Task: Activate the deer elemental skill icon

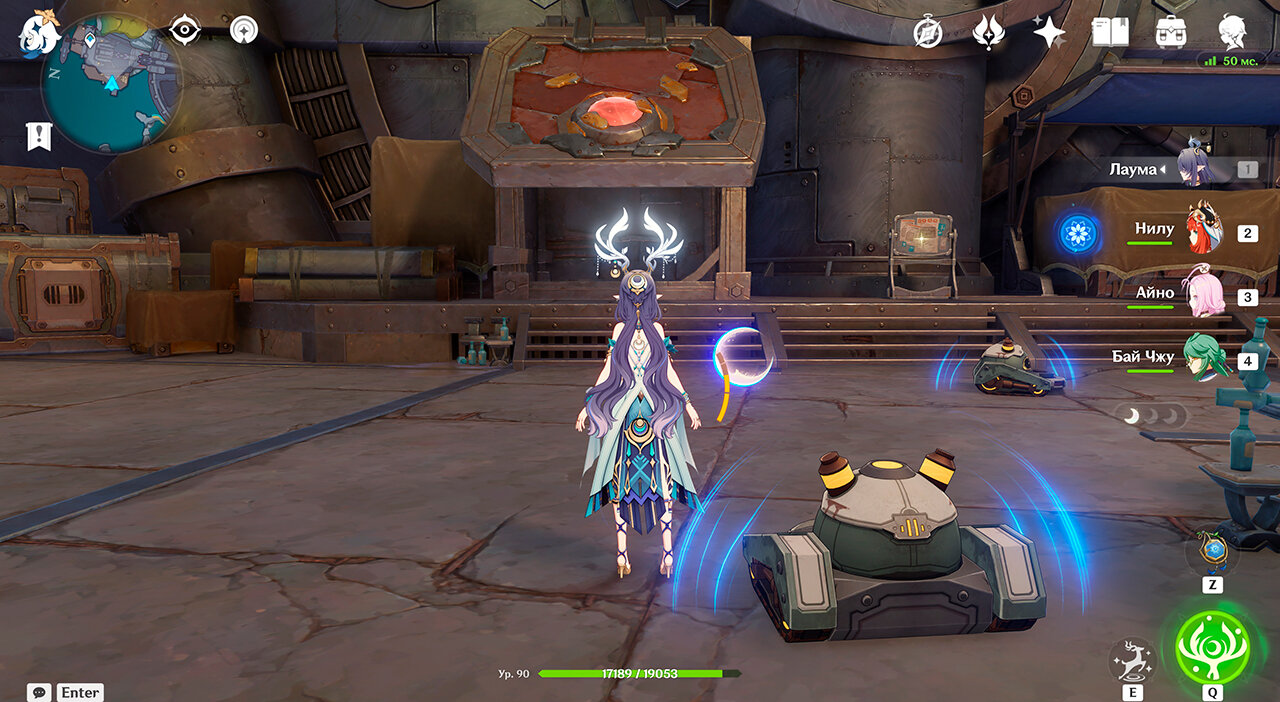Action: (x=1133, y=661)
